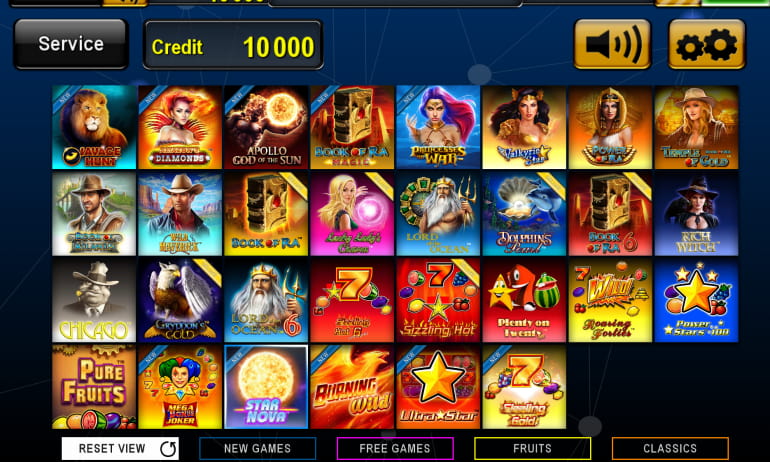Choose the Sizzling Hot slot game

(438, 300)
